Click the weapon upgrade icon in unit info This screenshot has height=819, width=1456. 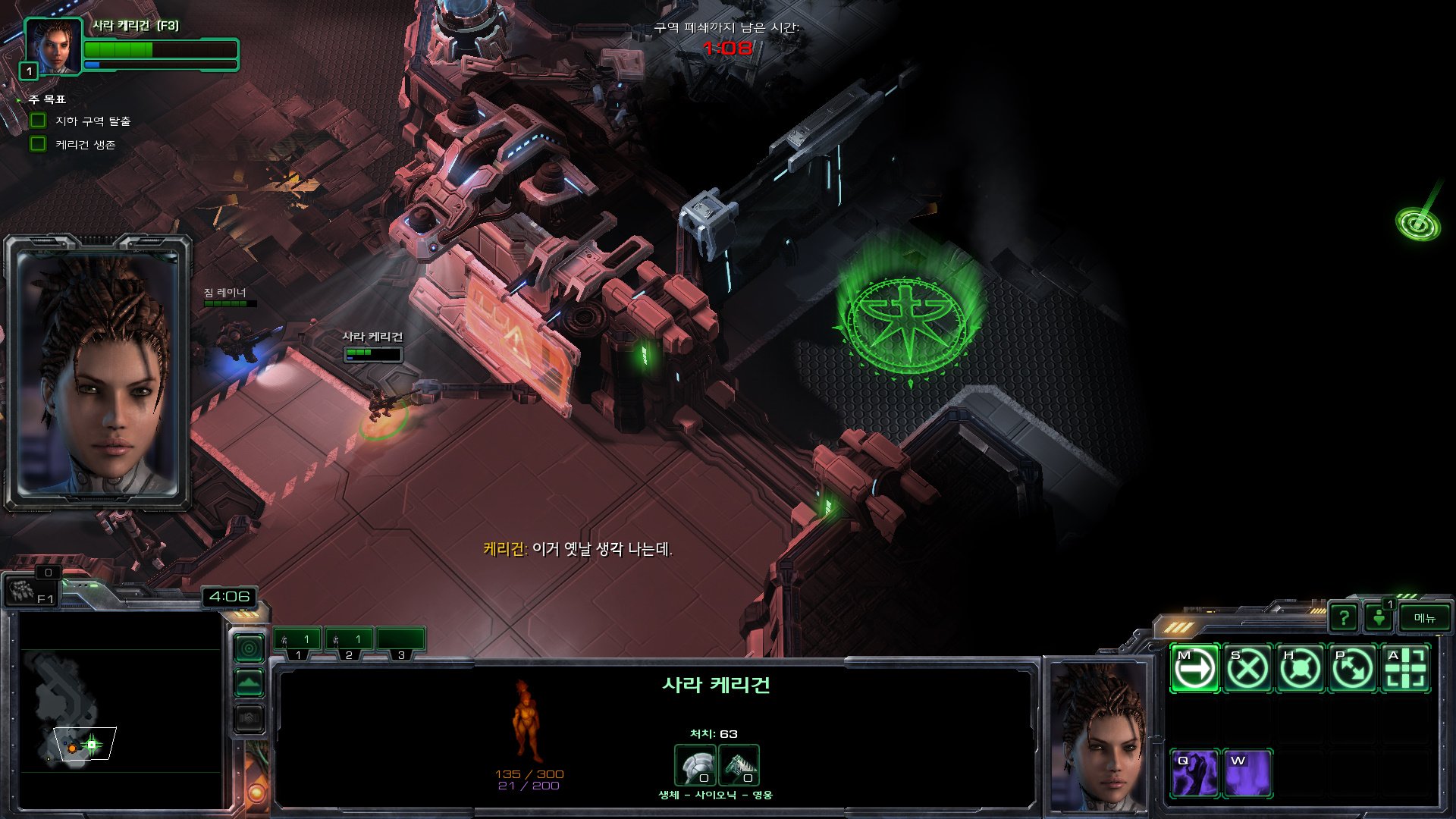(739, 765)
